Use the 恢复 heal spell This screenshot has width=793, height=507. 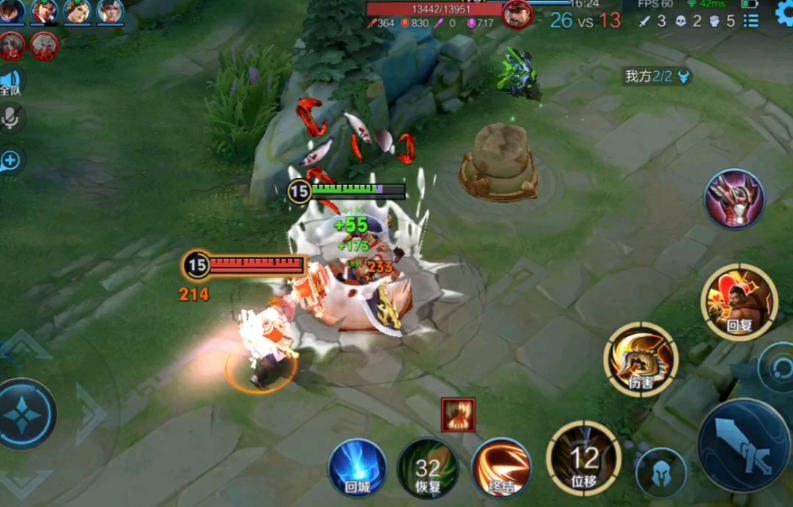[428, 467]
